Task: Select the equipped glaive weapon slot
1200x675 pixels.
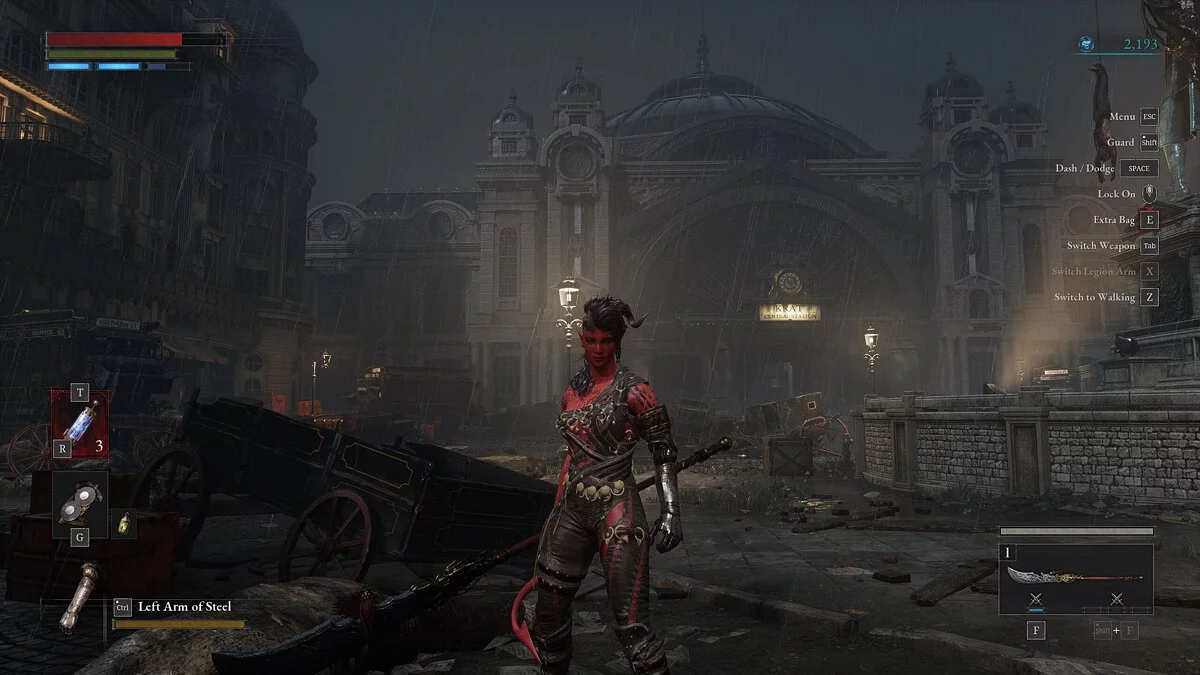Action: (1075, 576)
